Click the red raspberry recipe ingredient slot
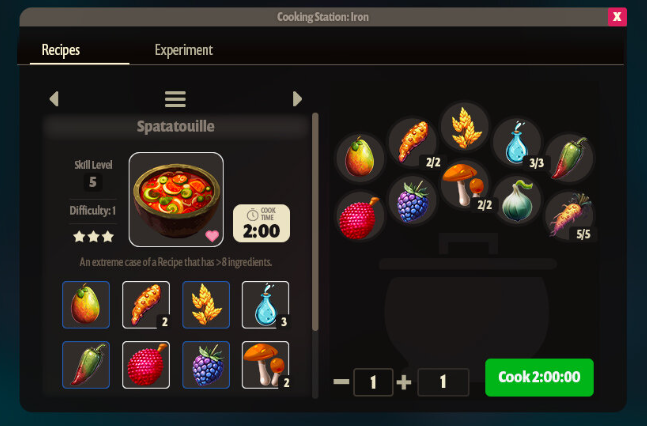 (x=146, y=365)
